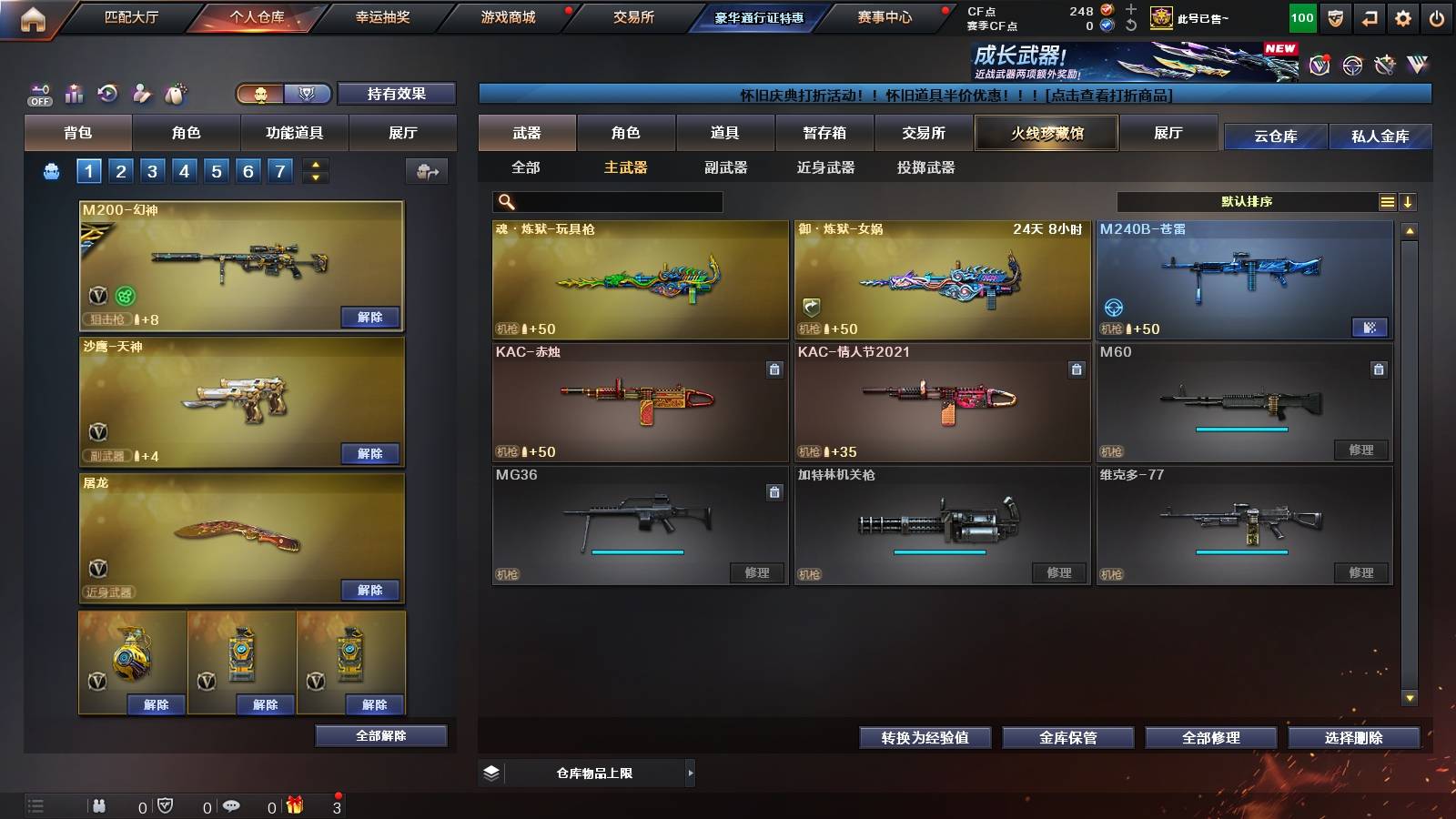
Task: Click the wrench repair icon below the banner
Action: [x=1384, y=66]
